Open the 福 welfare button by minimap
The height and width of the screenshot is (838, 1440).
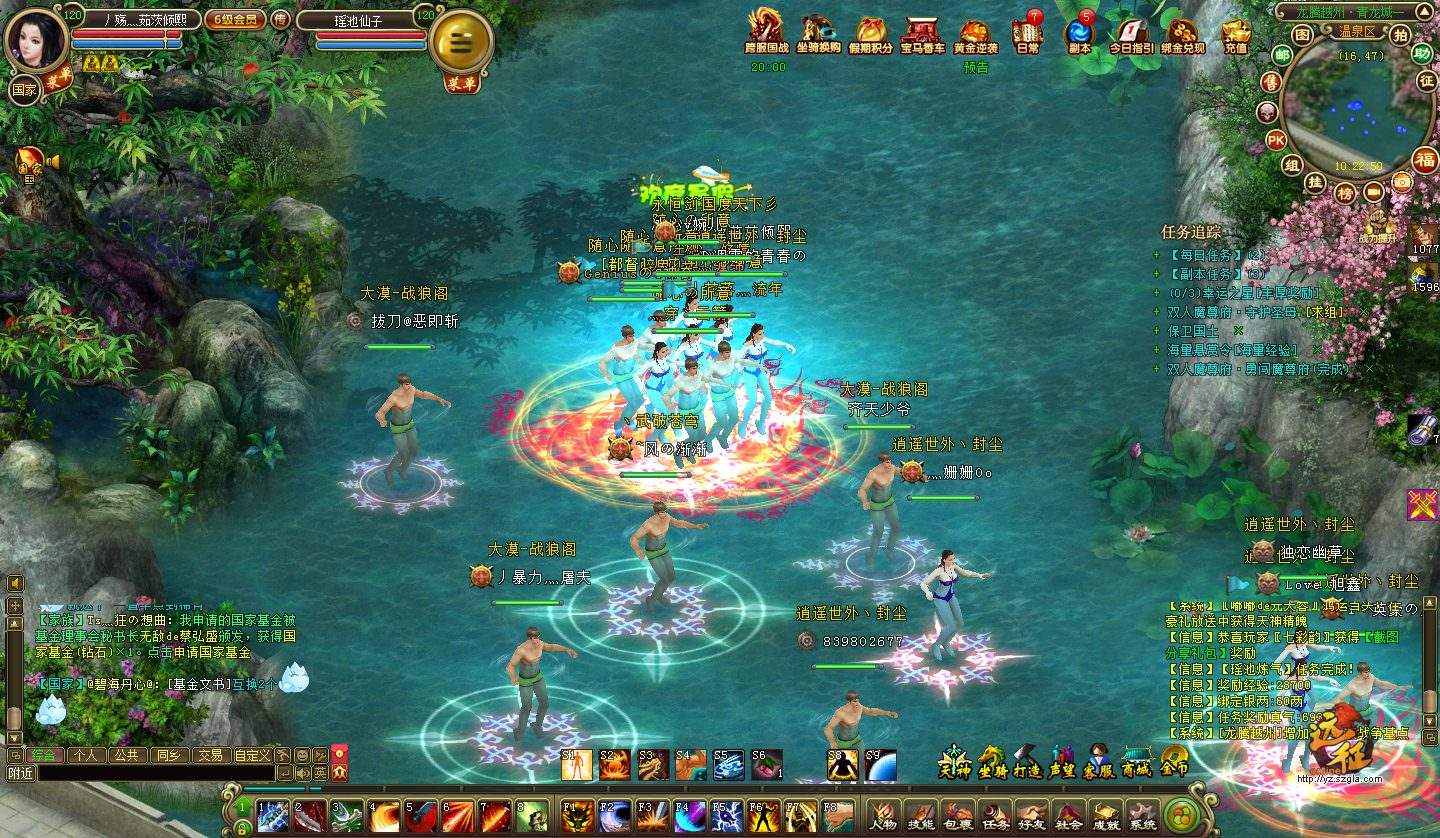point(1424,159)
